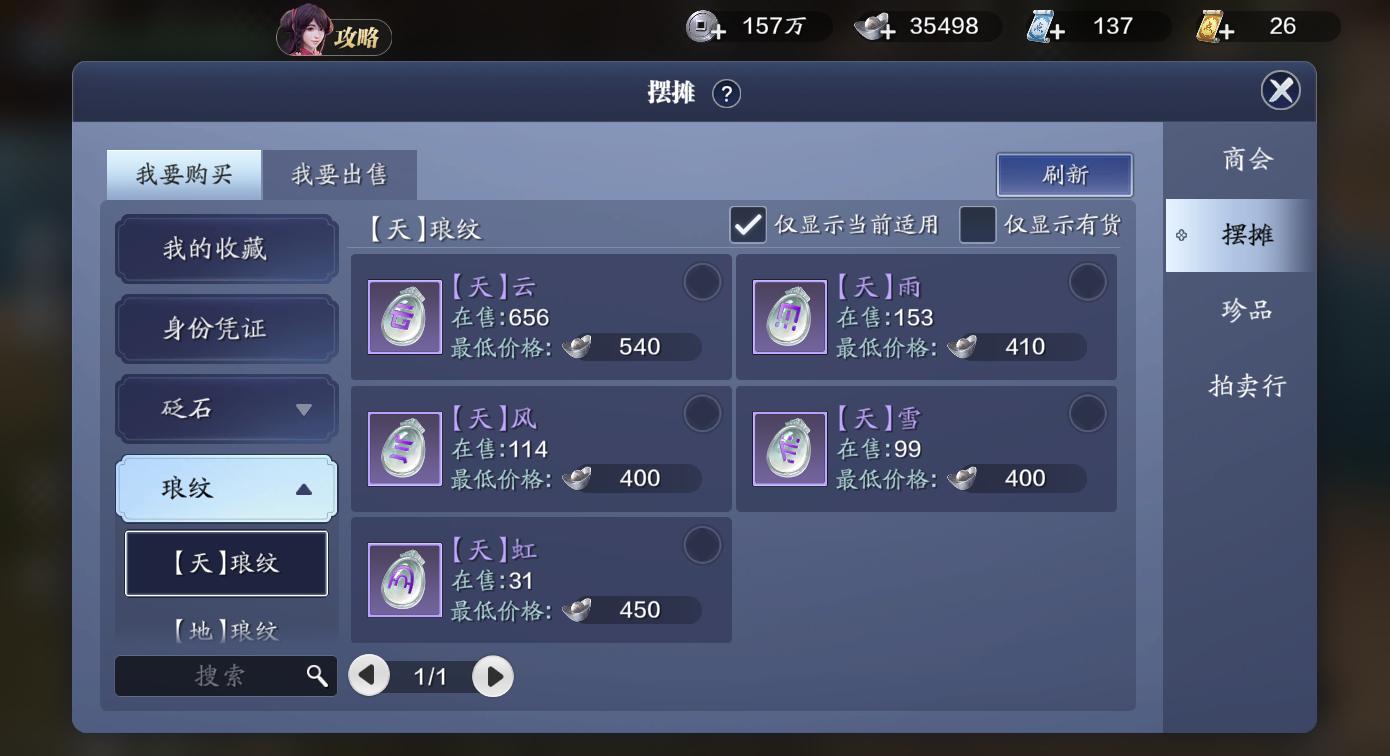Switch to the 我要出售 tab
This screenshot has height=756, width=1390.
340,174
